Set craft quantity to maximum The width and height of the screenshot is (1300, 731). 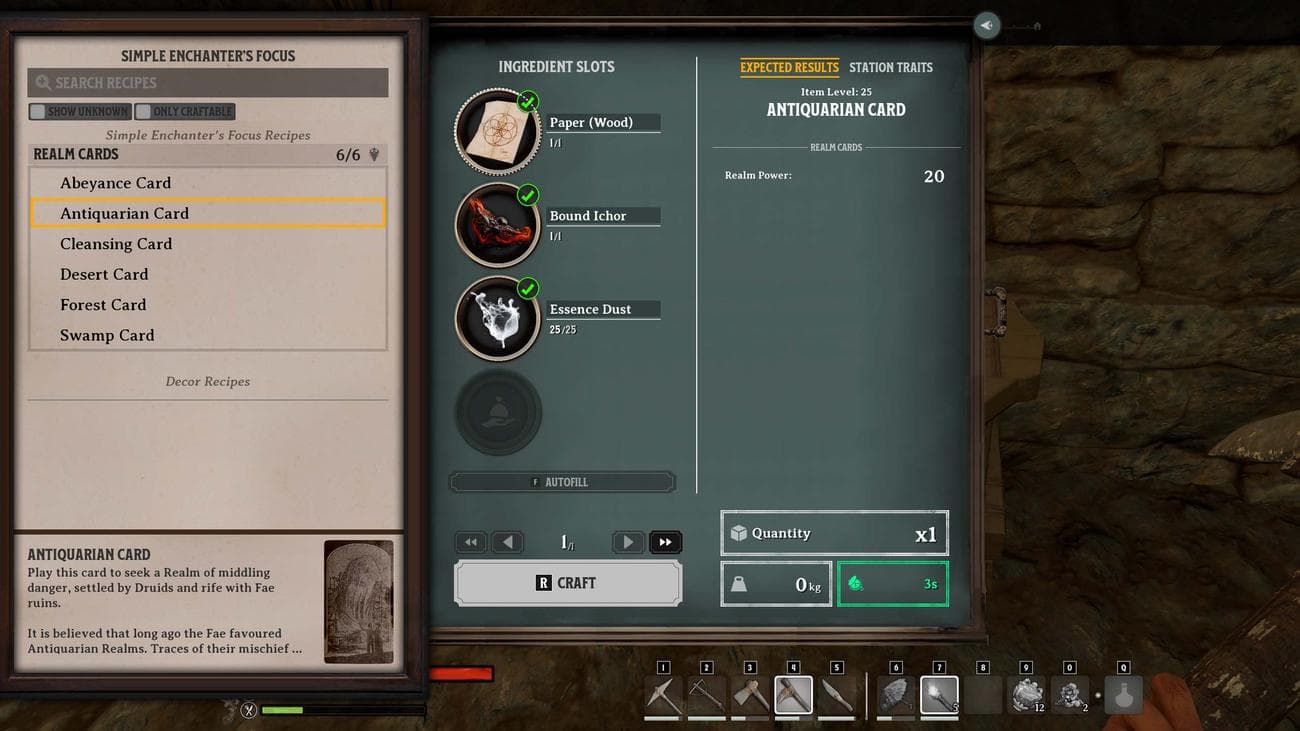pyautogui.click(x=665, y=542)
